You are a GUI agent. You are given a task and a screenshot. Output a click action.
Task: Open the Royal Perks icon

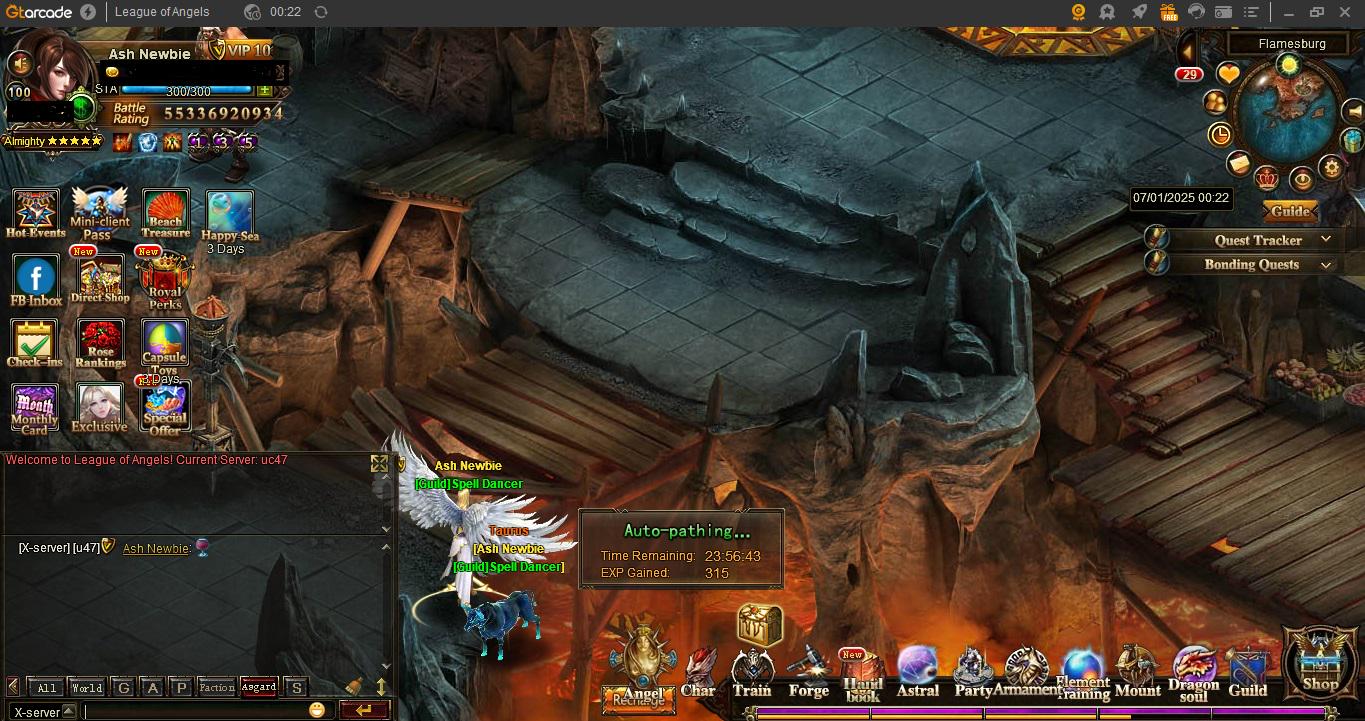(165, 279)
